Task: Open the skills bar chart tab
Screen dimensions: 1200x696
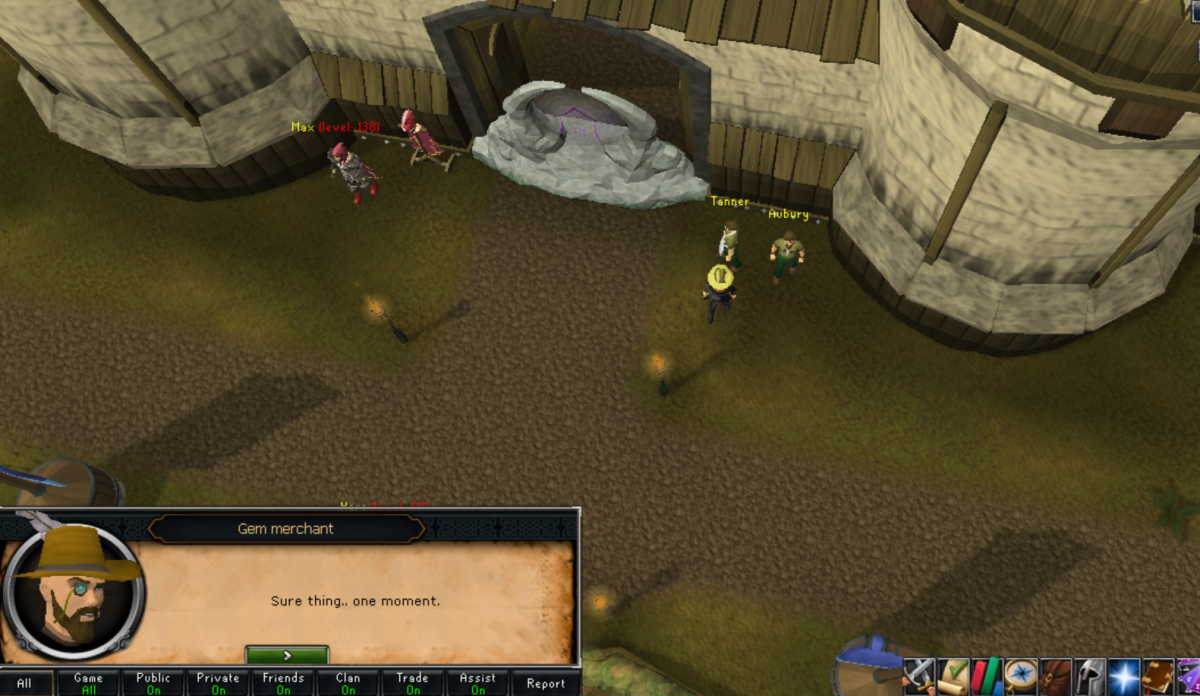Action: [x=988, y=676]
